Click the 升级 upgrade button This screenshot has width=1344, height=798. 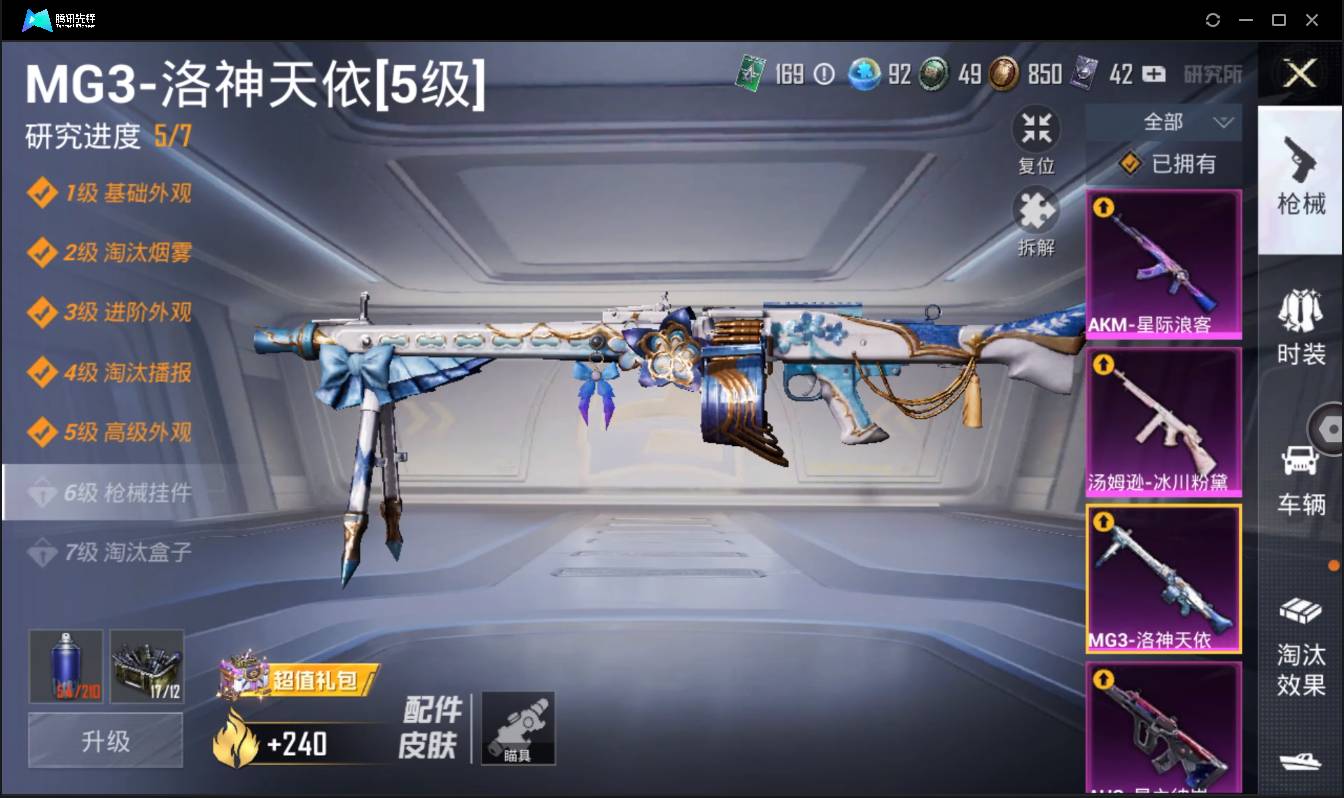(x=104, y=741)
